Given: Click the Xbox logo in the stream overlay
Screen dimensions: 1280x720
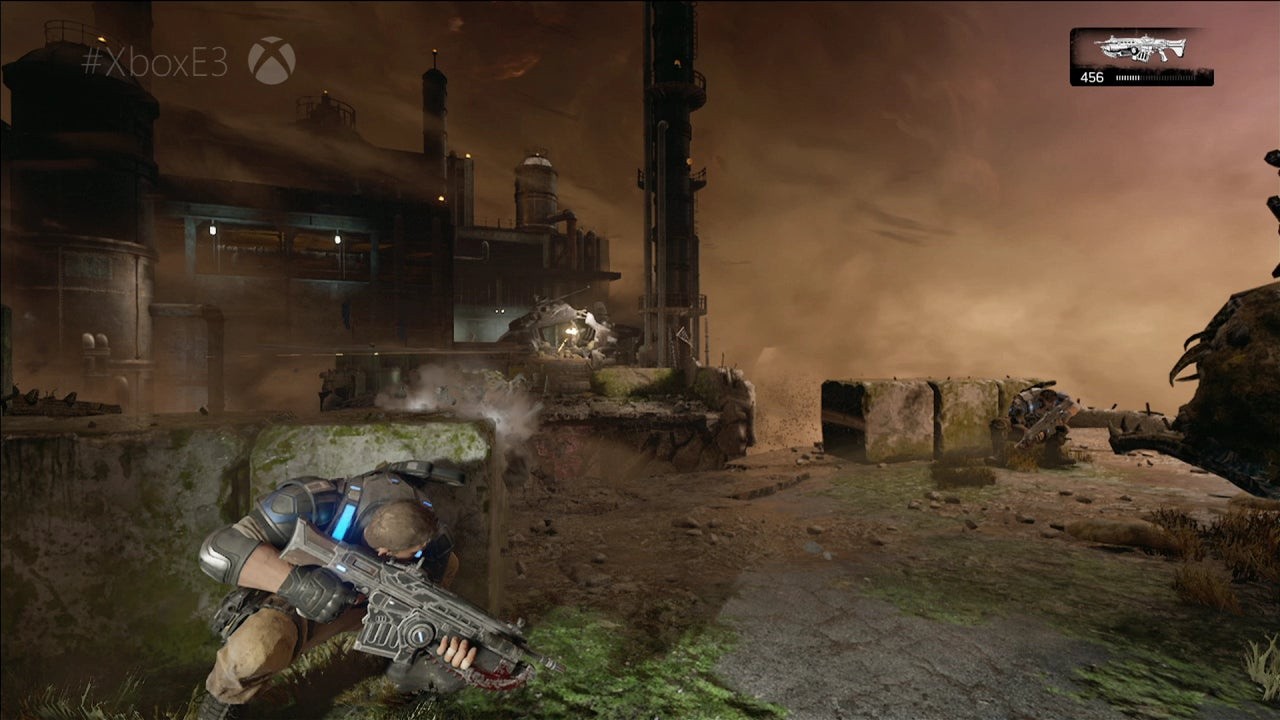Looking at the screenshot, I should click(271, 61).
